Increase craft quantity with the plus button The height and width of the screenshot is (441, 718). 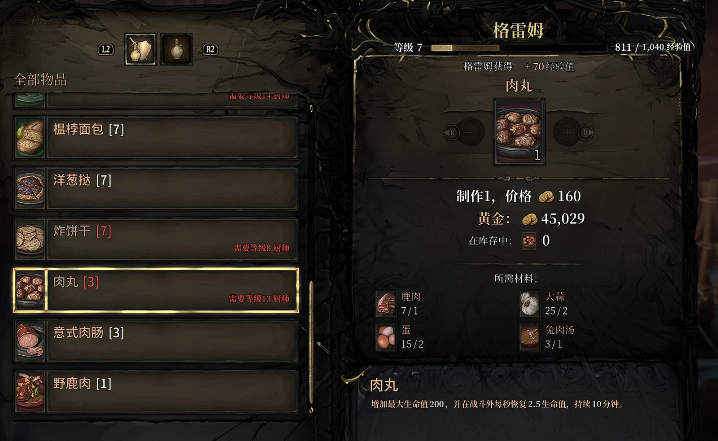[x=568, y=131]
